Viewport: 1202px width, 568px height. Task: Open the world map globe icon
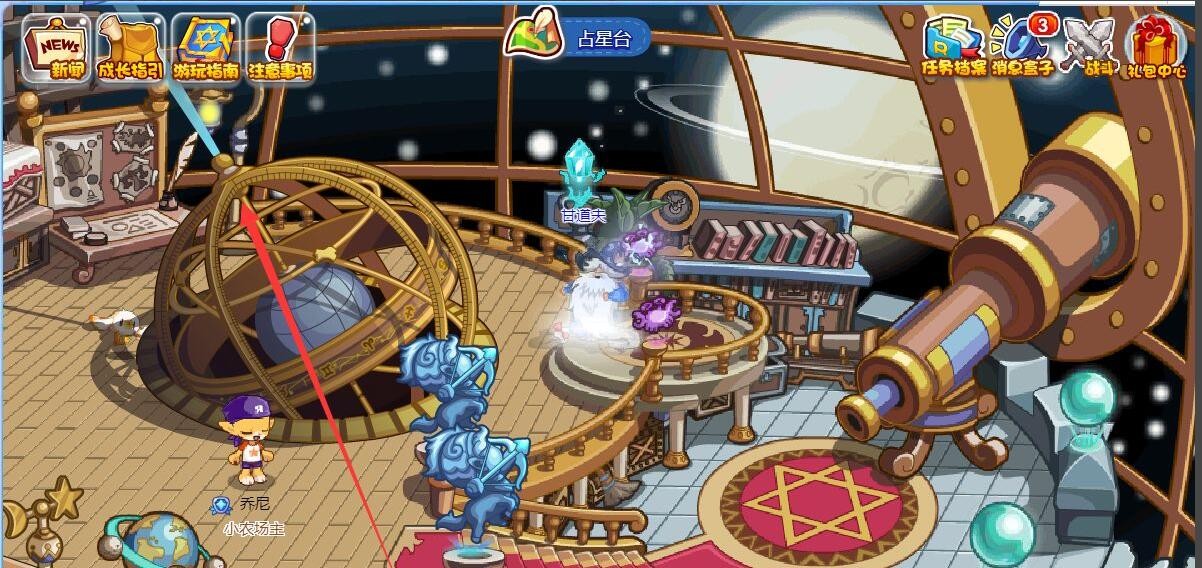(x=157, y=541)
